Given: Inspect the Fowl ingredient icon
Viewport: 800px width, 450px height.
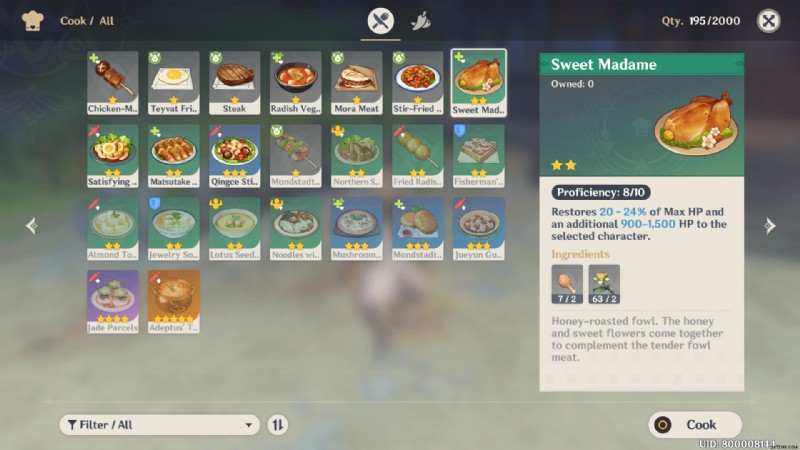Looking at the screenshot, I should (567, 284).
